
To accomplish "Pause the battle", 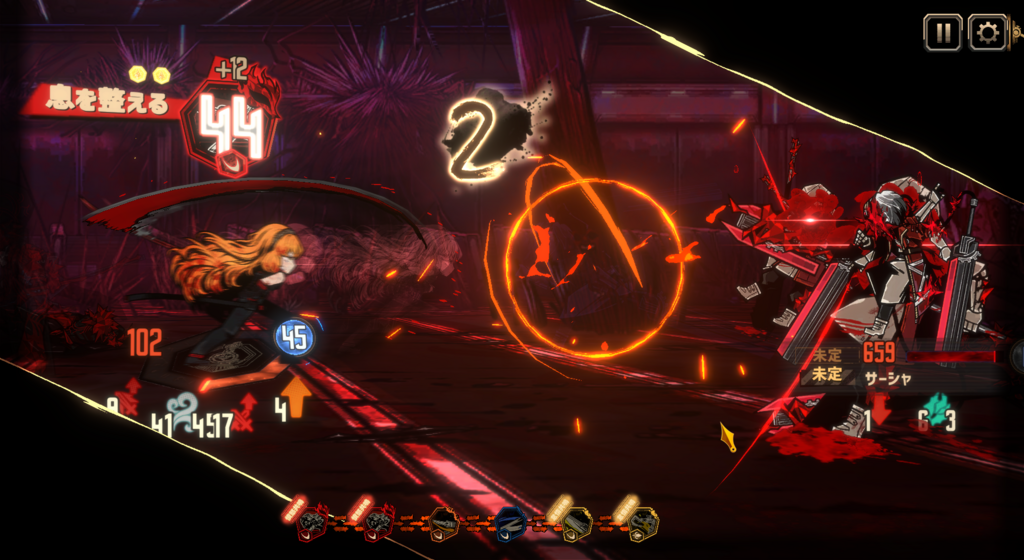I will 942,33.
